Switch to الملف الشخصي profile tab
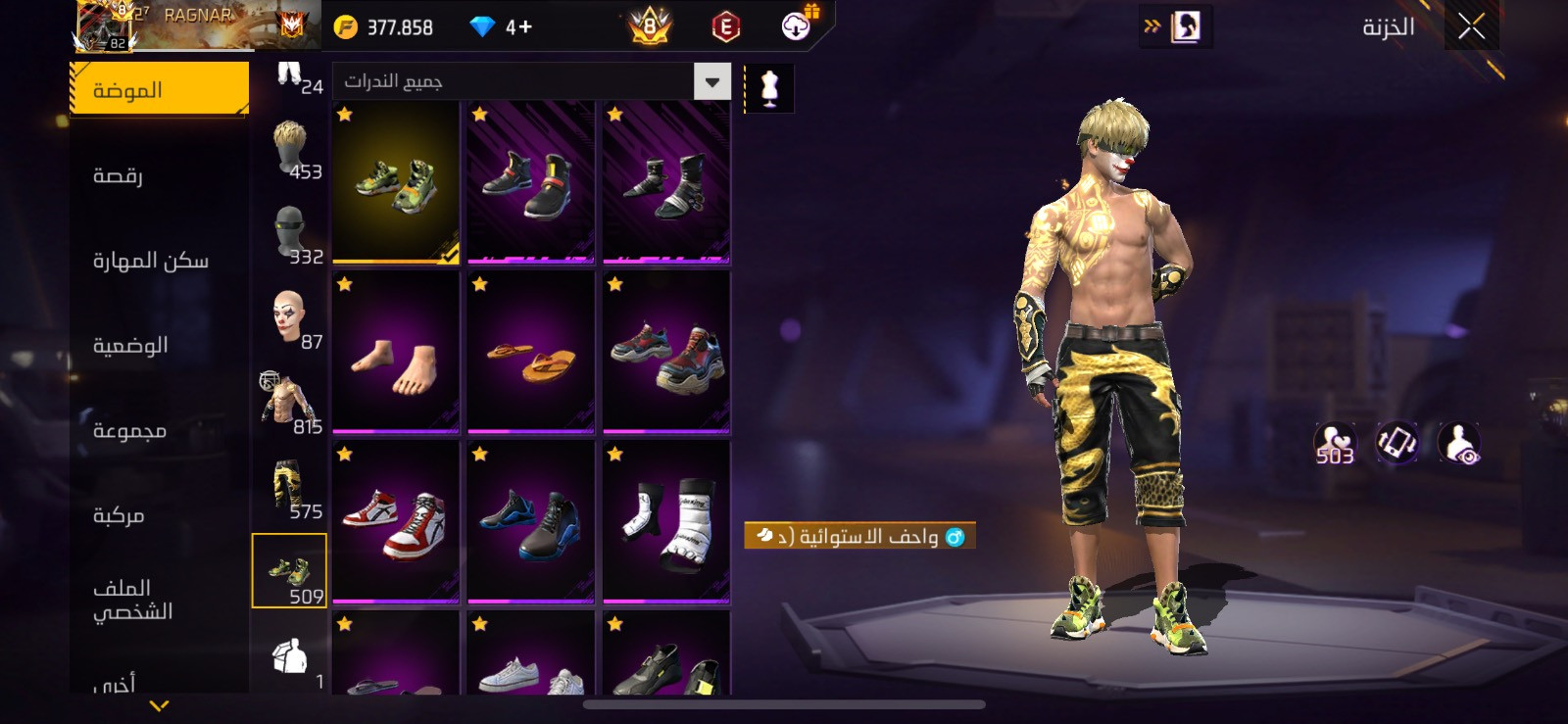The image size is (1568, 724). click(x=132, y=600)
